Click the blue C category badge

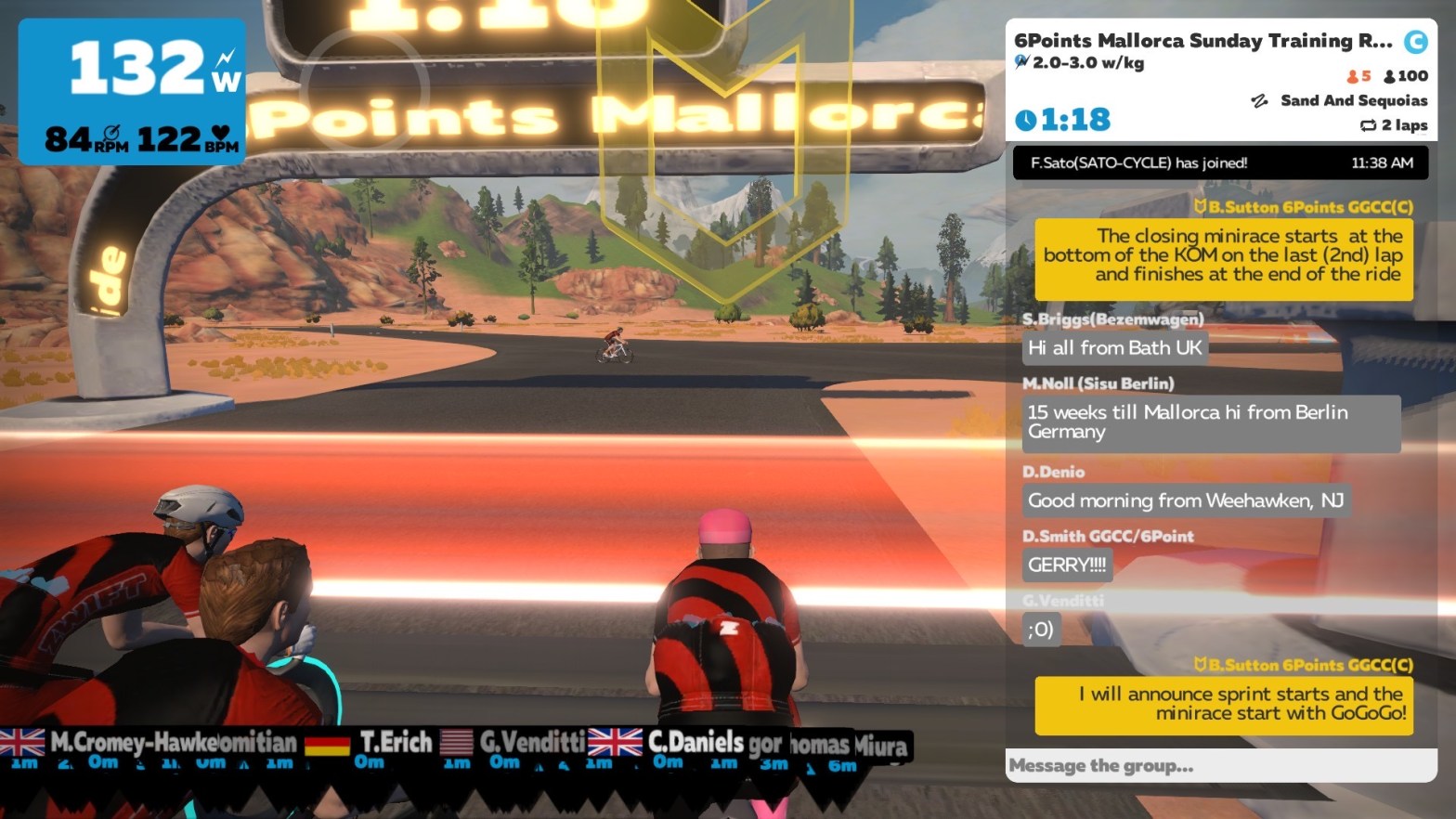coord(1415,42)
